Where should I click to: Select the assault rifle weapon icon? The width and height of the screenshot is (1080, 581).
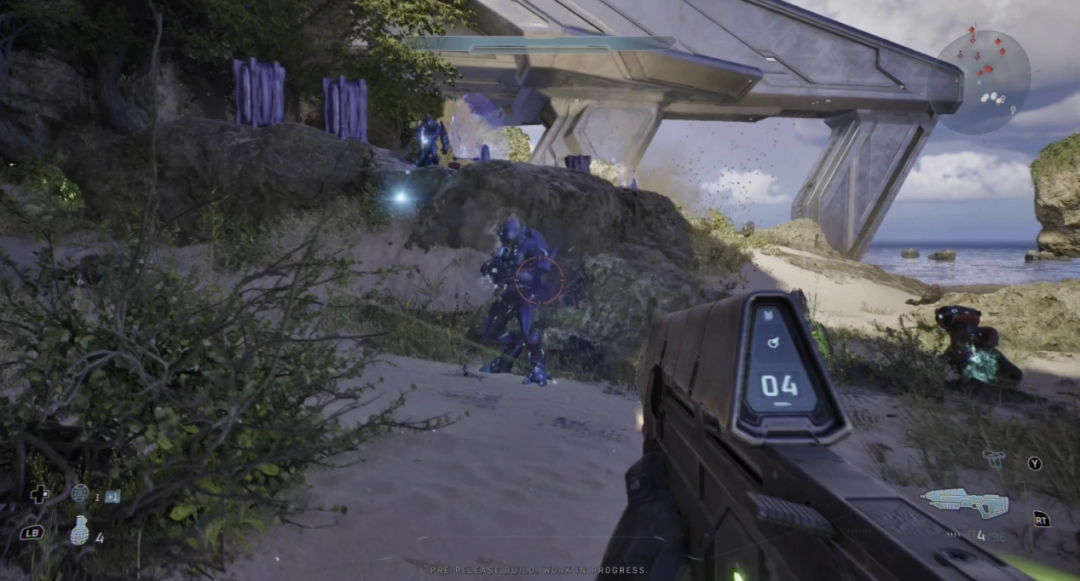pyautogui.click(x=965, y=503)
